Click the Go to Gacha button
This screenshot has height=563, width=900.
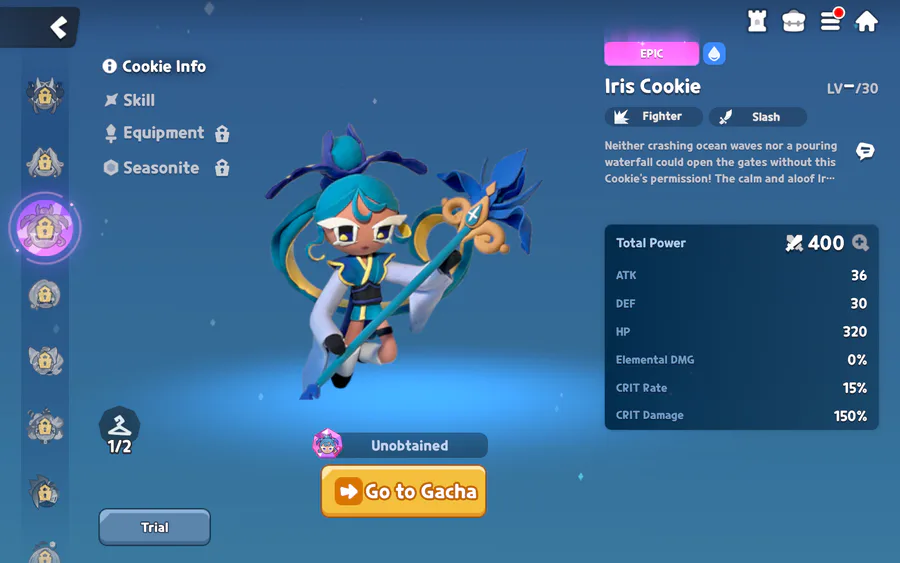click(x=403, y=491)
